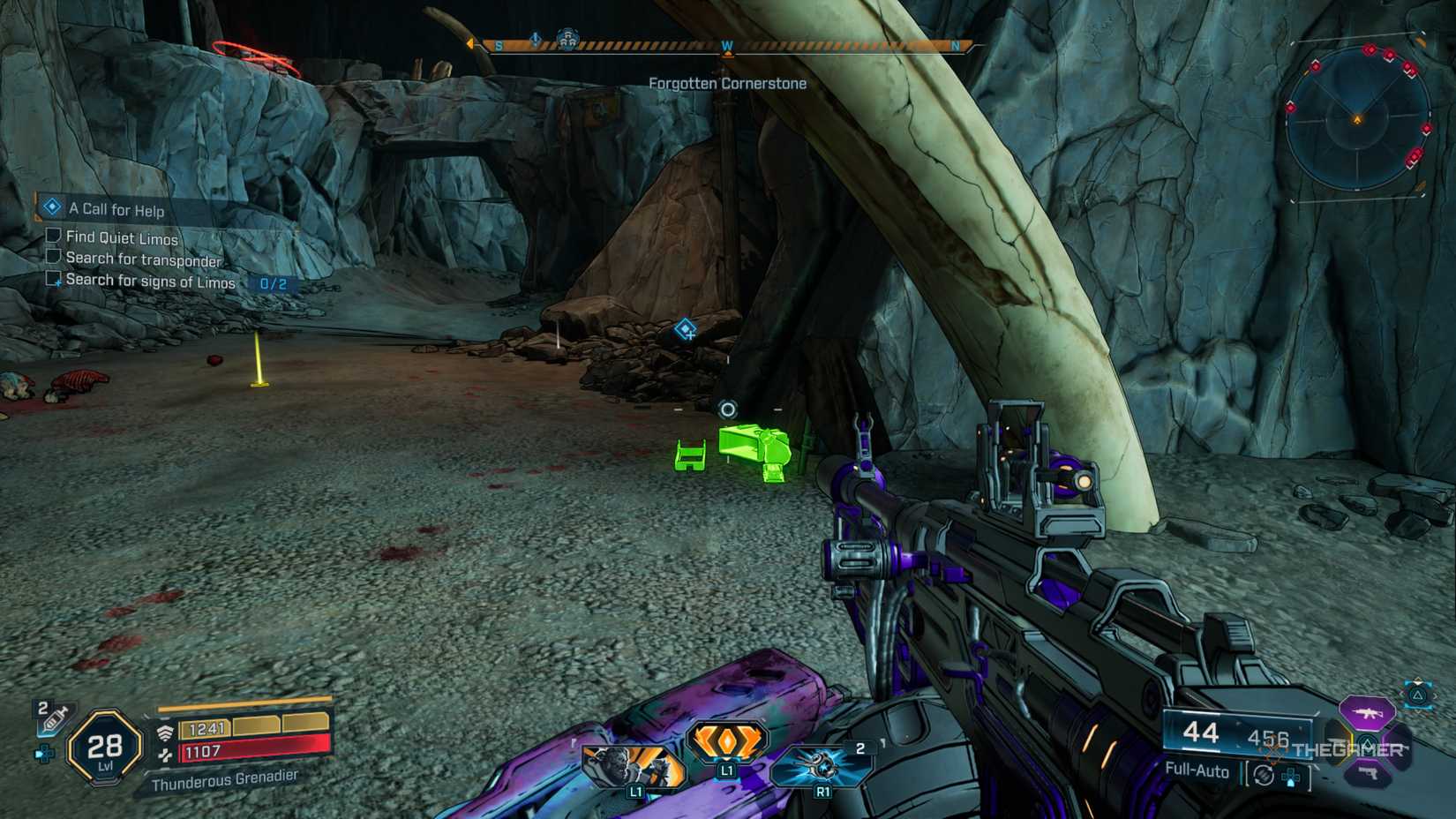Open the down chevron under the weapon swap icon
The width and height of the screenshot is (1456, 819).
pos(1418,710)
